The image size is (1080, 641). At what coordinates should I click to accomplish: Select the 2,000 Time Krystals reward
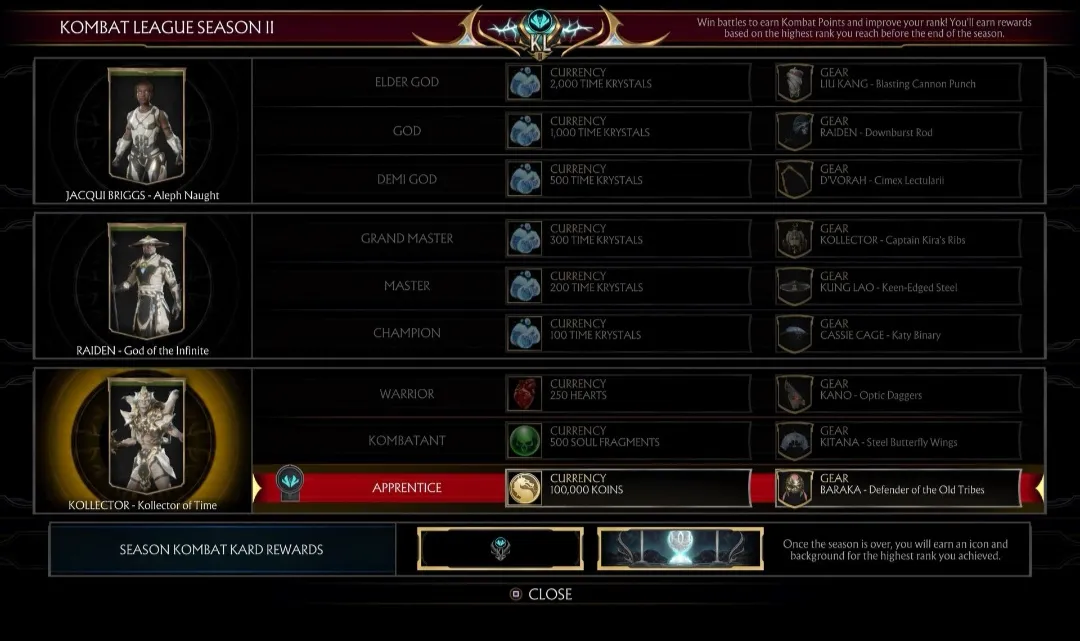[x=628, y=82]
